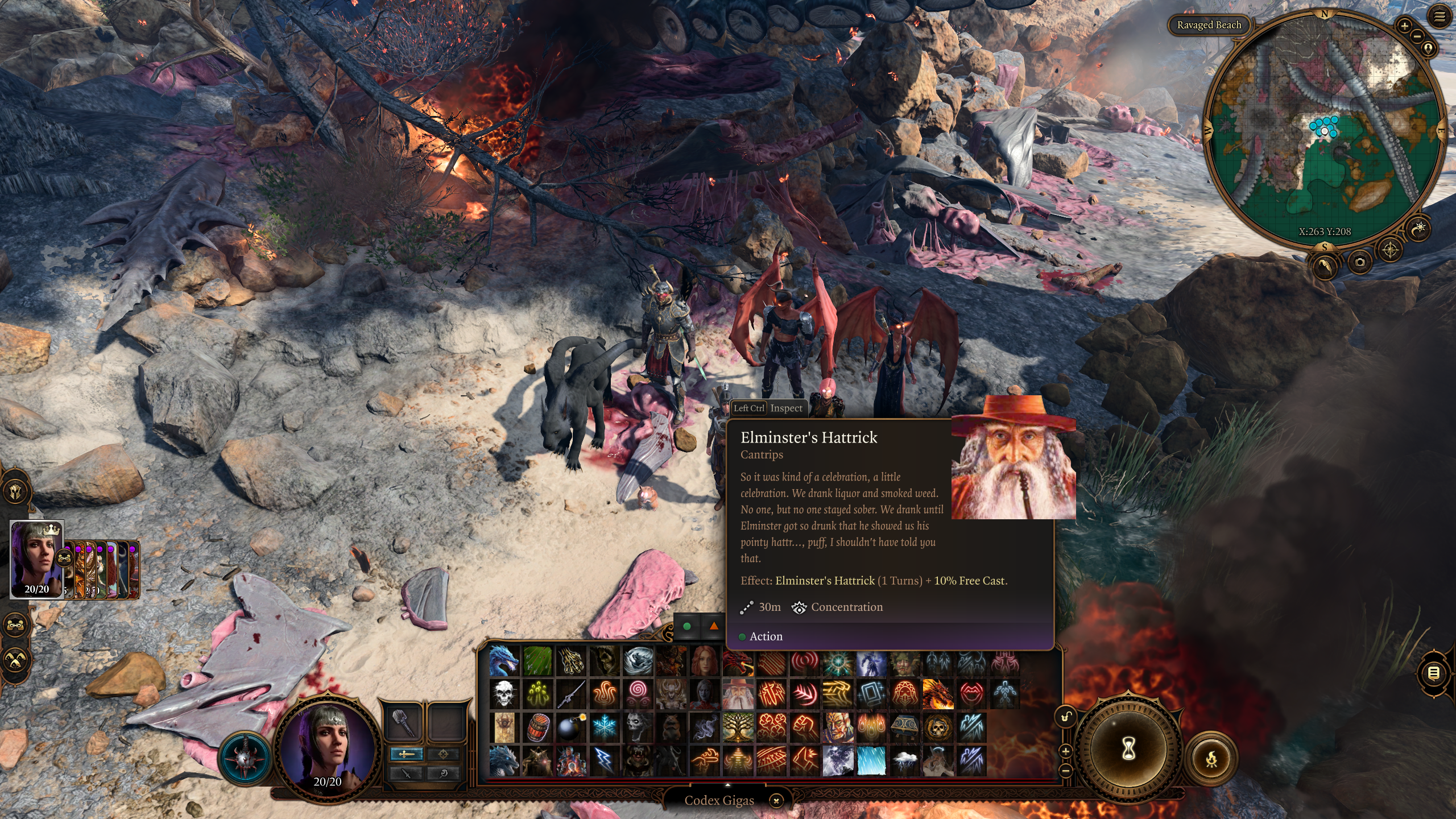Close the Codex Gigas hotbar tab
This screenshot has height=819, width=1456.
pyautogui.click(x=776, y=801)
